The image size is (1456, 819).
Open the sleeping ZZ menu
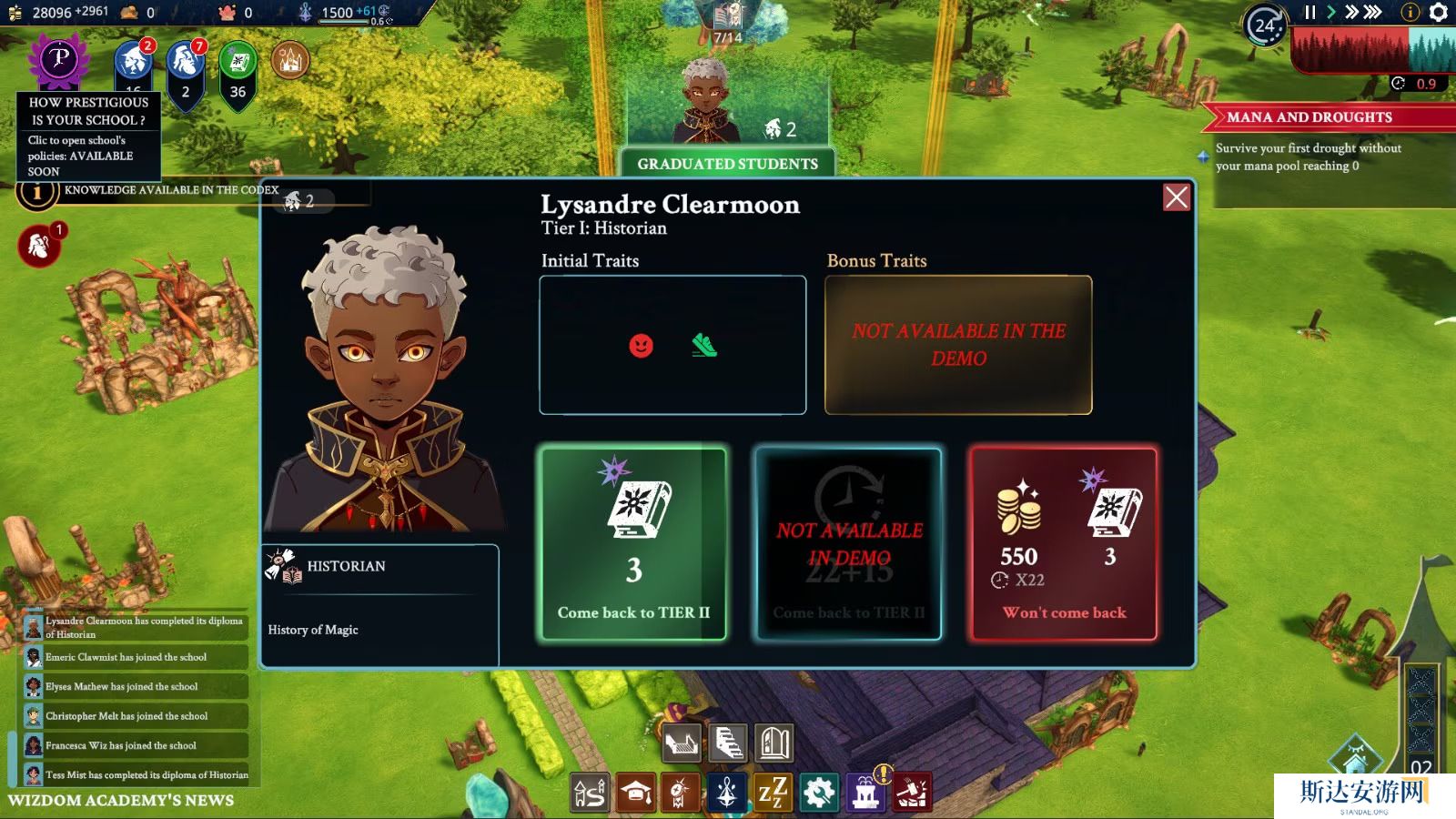click(773, 794)
